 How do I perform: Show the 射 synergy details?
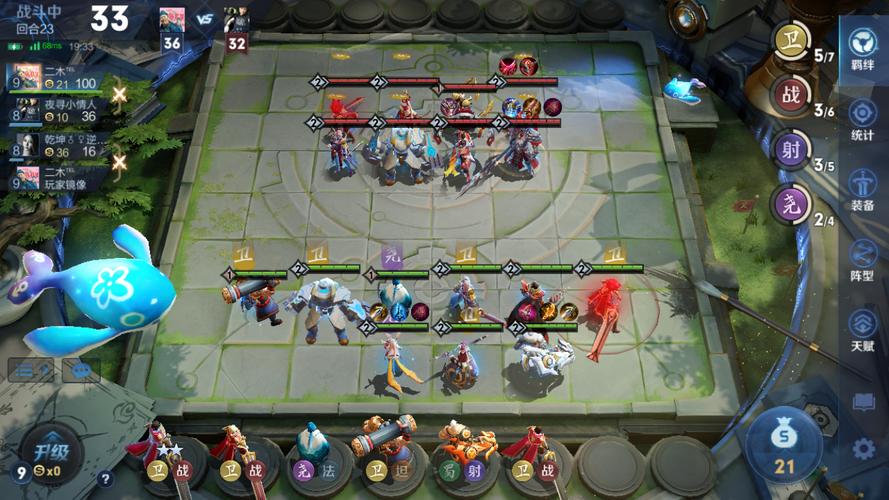(x=789, y=152)
